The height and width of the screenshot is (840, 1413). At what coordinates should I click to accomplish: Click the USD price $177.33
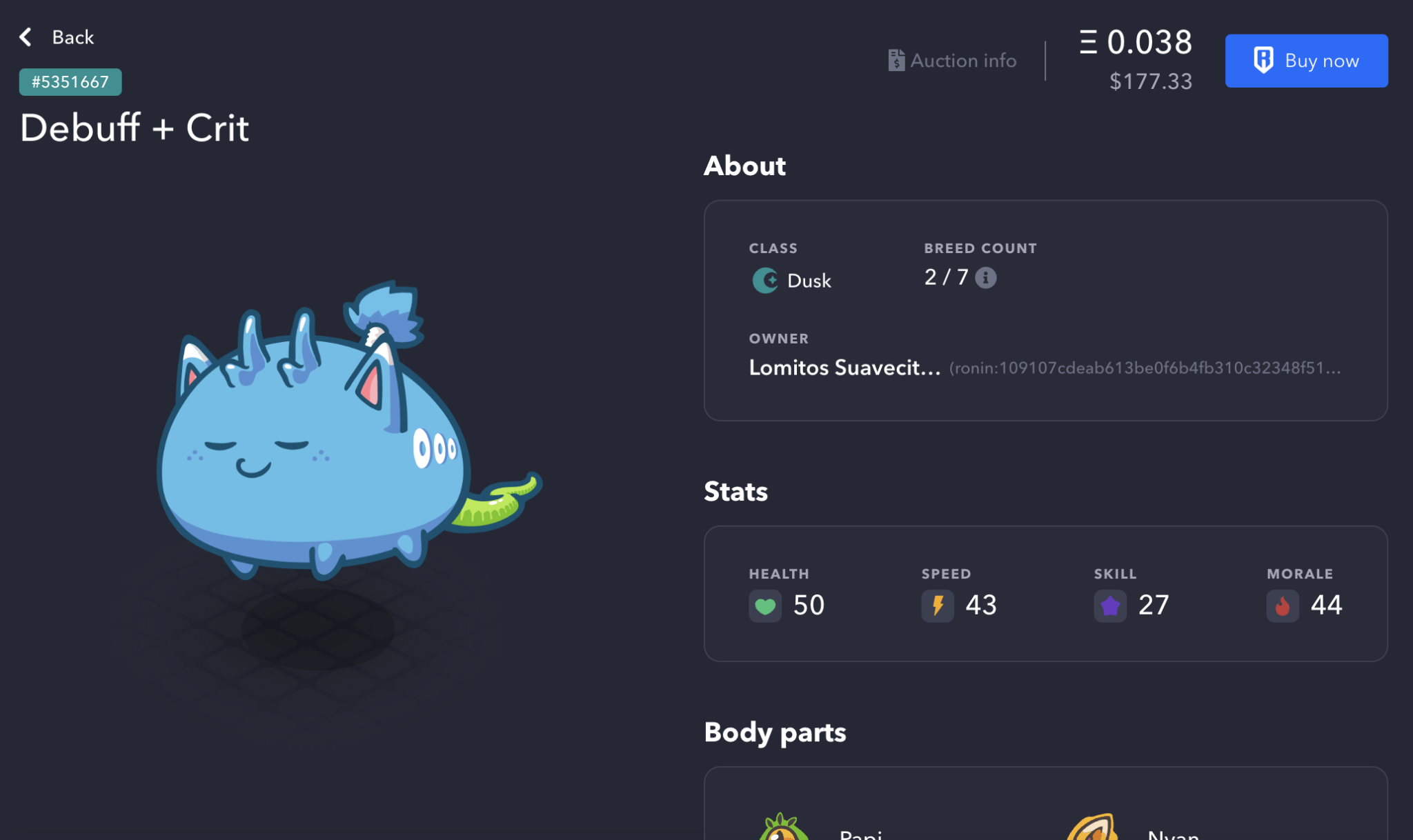[x=1151, y=81]
